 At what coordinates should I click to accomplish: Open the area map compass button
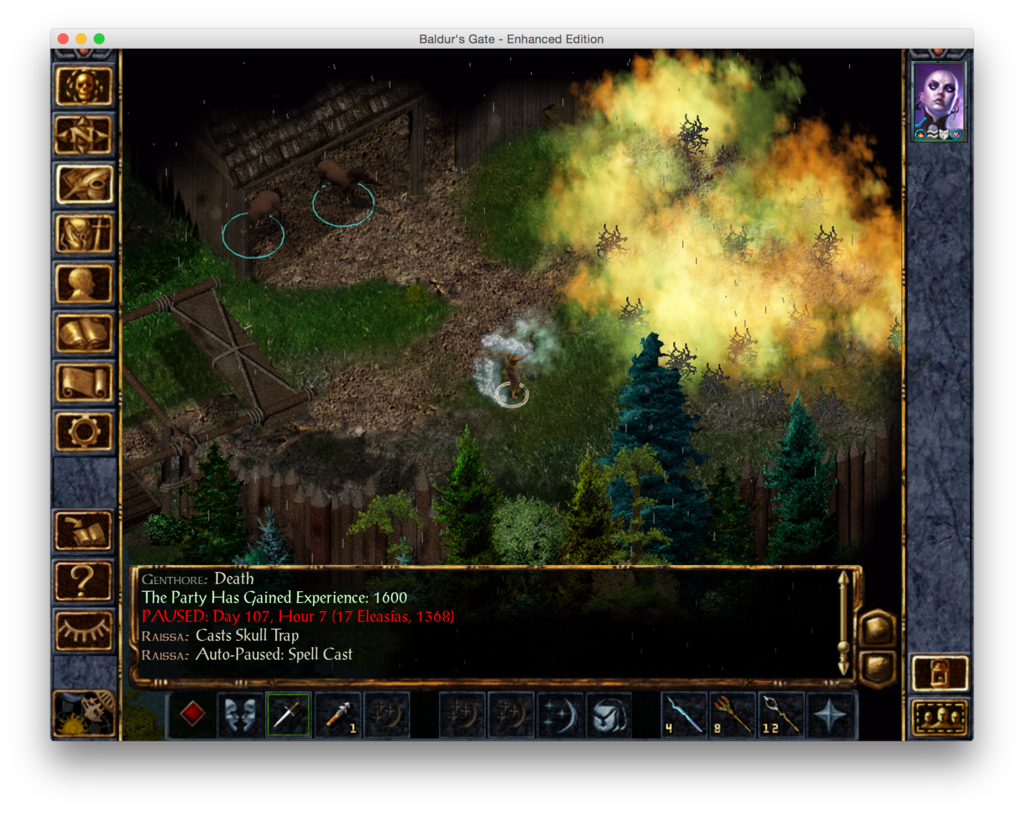click(x=84, y=135)
